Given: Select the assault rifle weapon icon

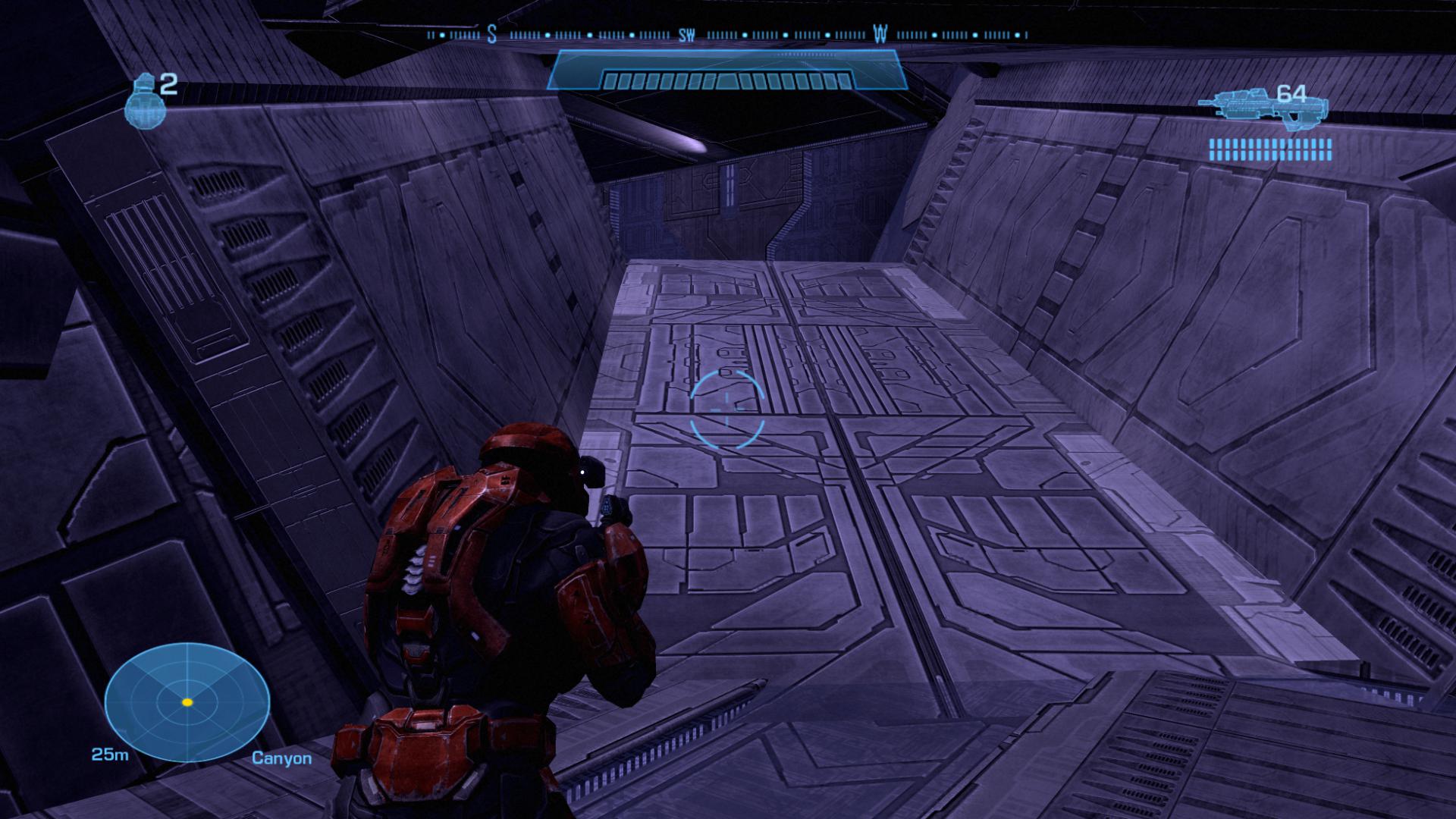Looking at the screenshot, I should coord(1261,105).
